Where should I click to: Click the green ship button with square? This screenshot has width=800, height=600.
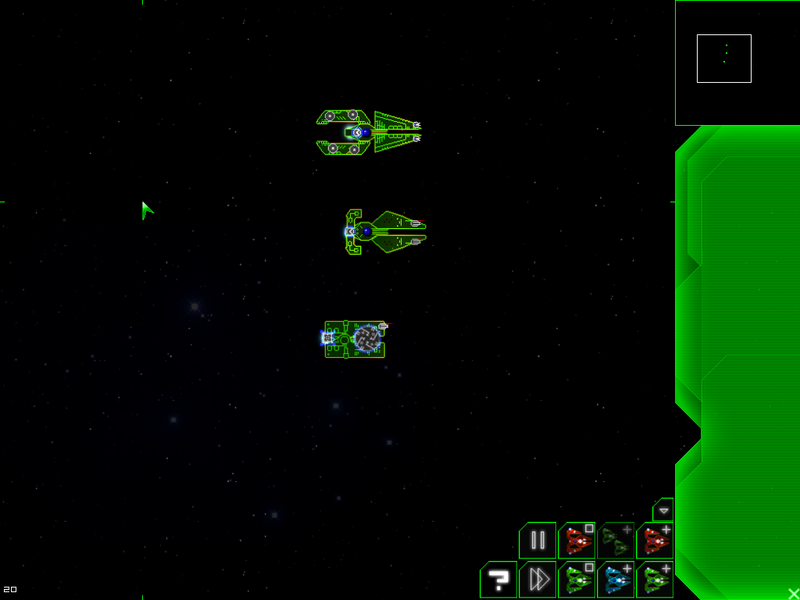click(x=577, y=579)
